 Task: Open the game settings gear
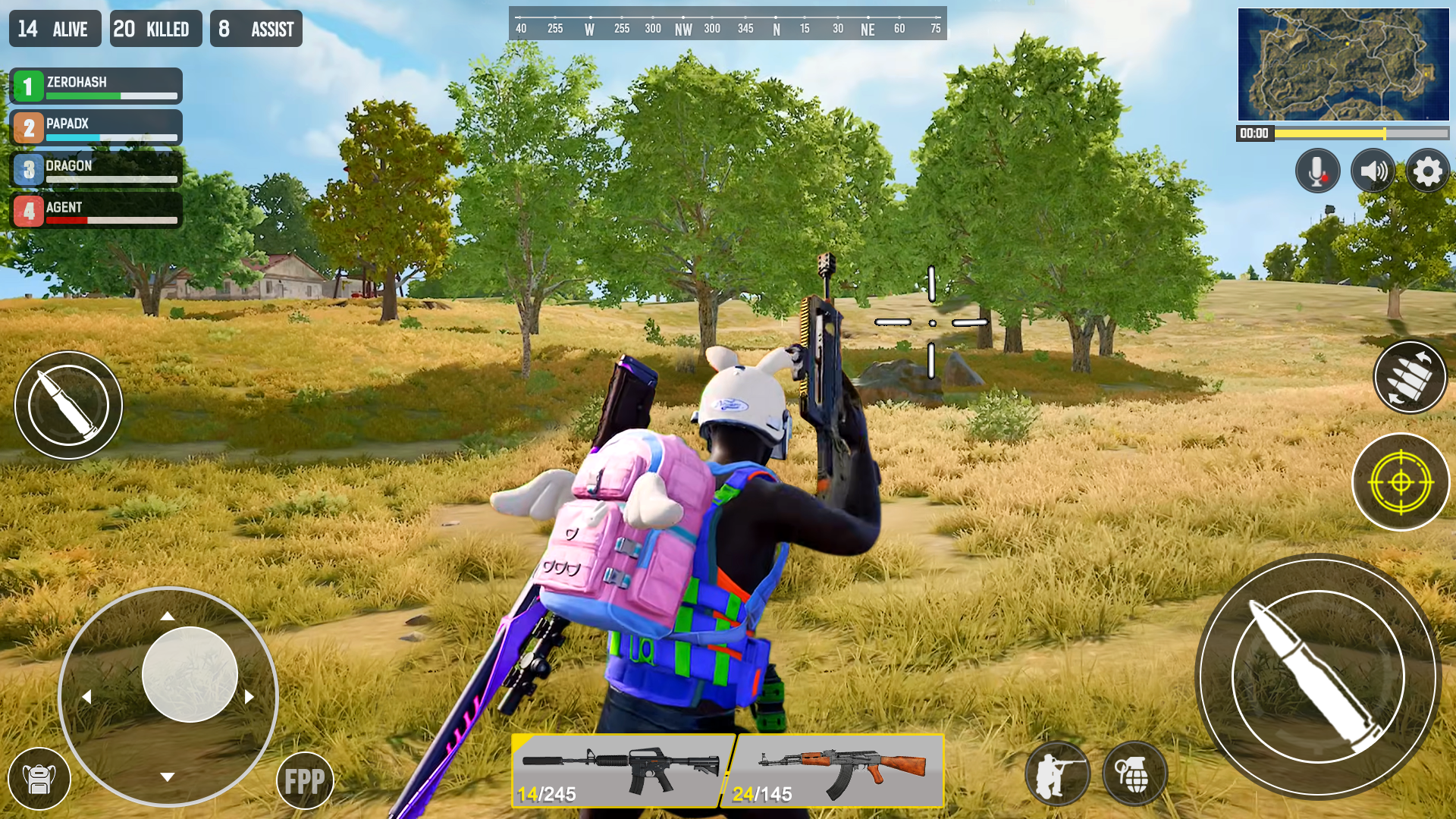coord(1428,171)
